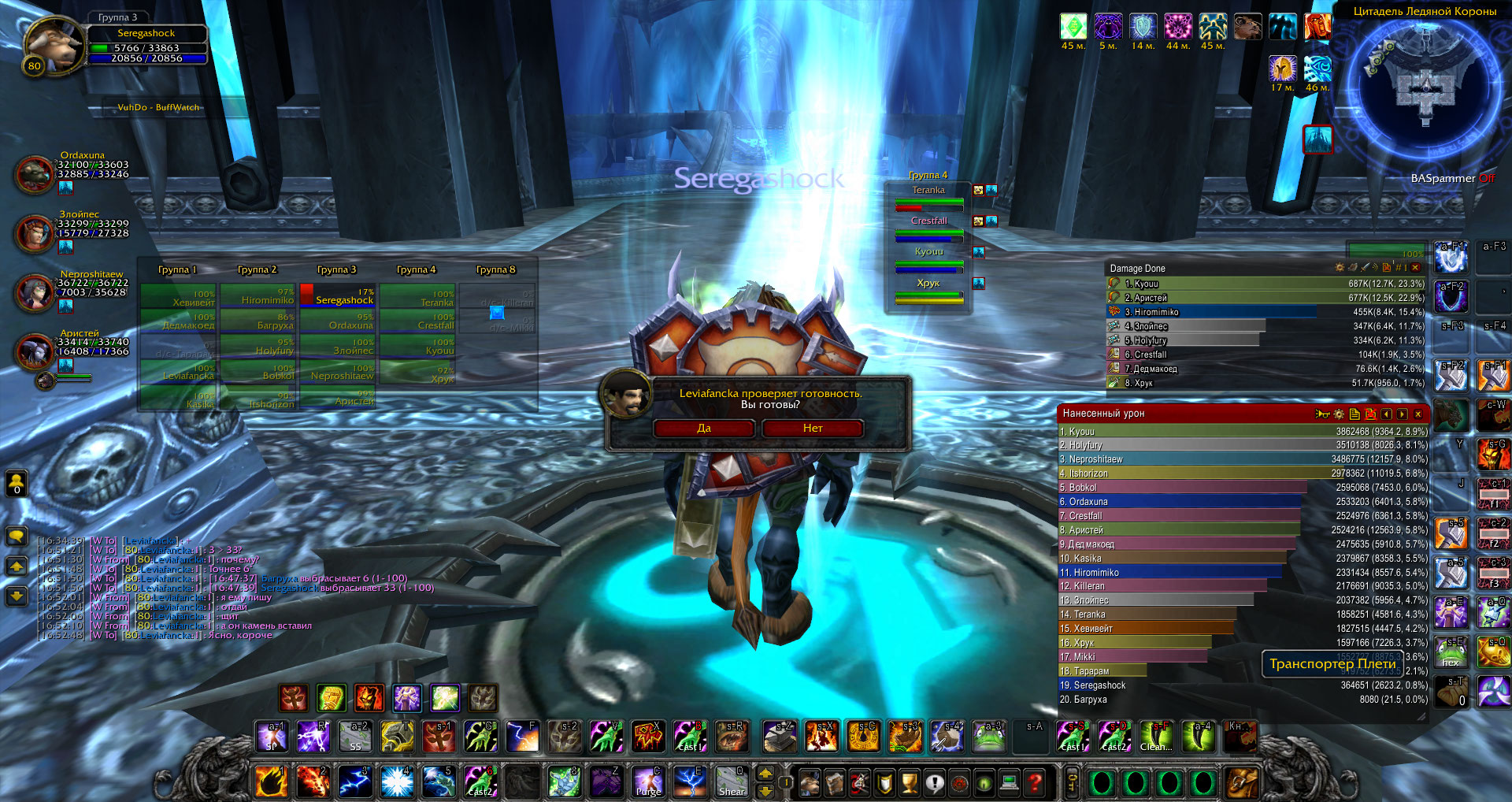Image resolution: width=1512 pixels, height=802 pixels.
Task: Open Damage Done meter gear settings
Action: pos(1340,268)
